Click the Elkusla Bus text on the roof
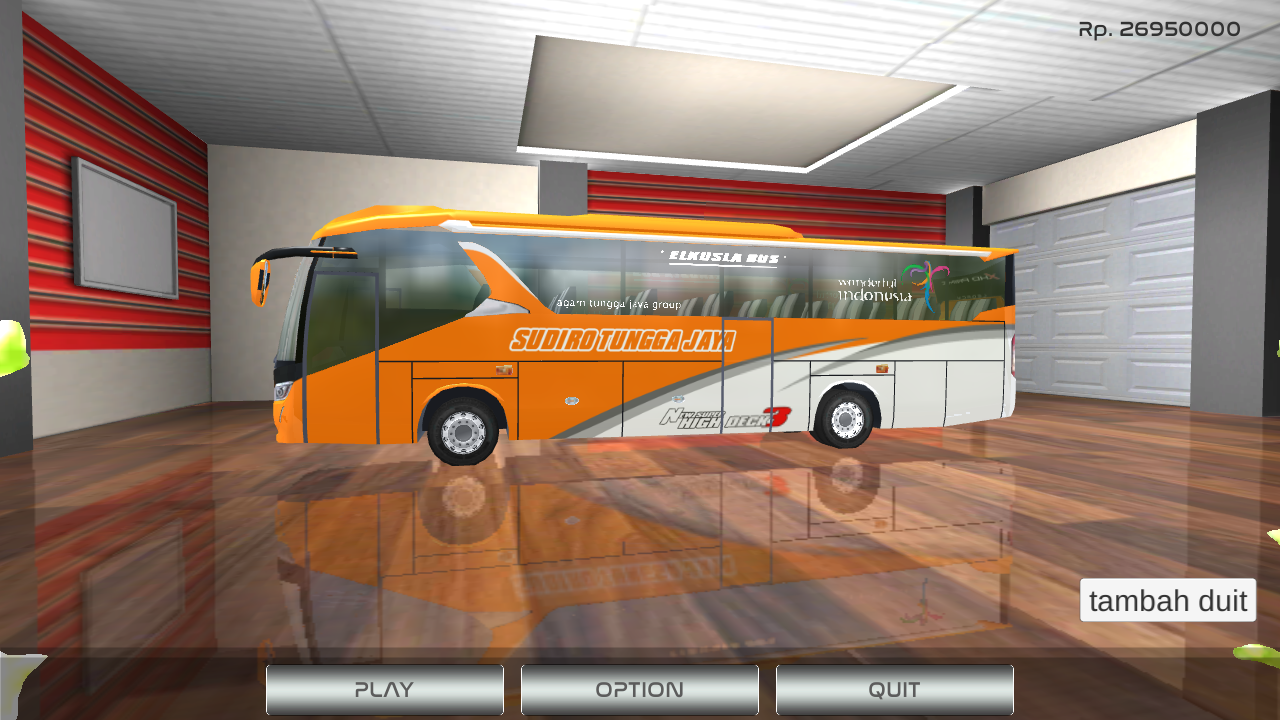This screenshot has height=720, width=1280. point(723,255)
